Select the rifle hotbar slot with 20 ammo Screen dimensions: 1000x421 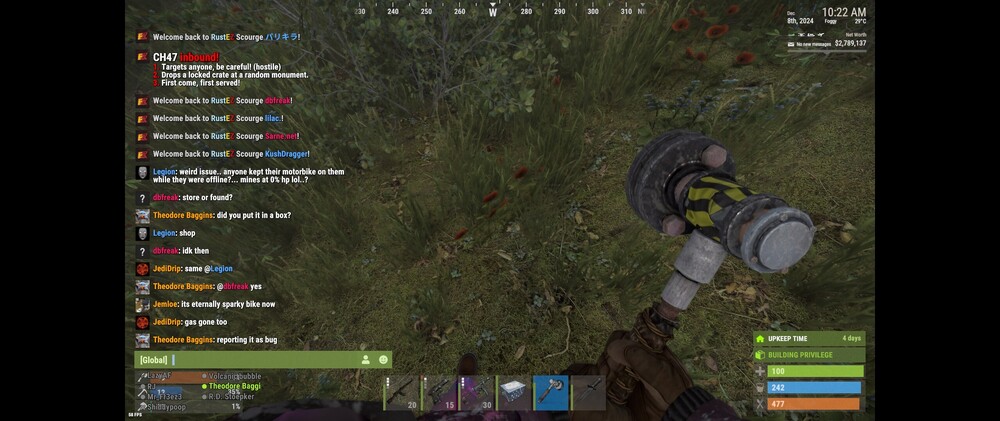click(401, 393)
